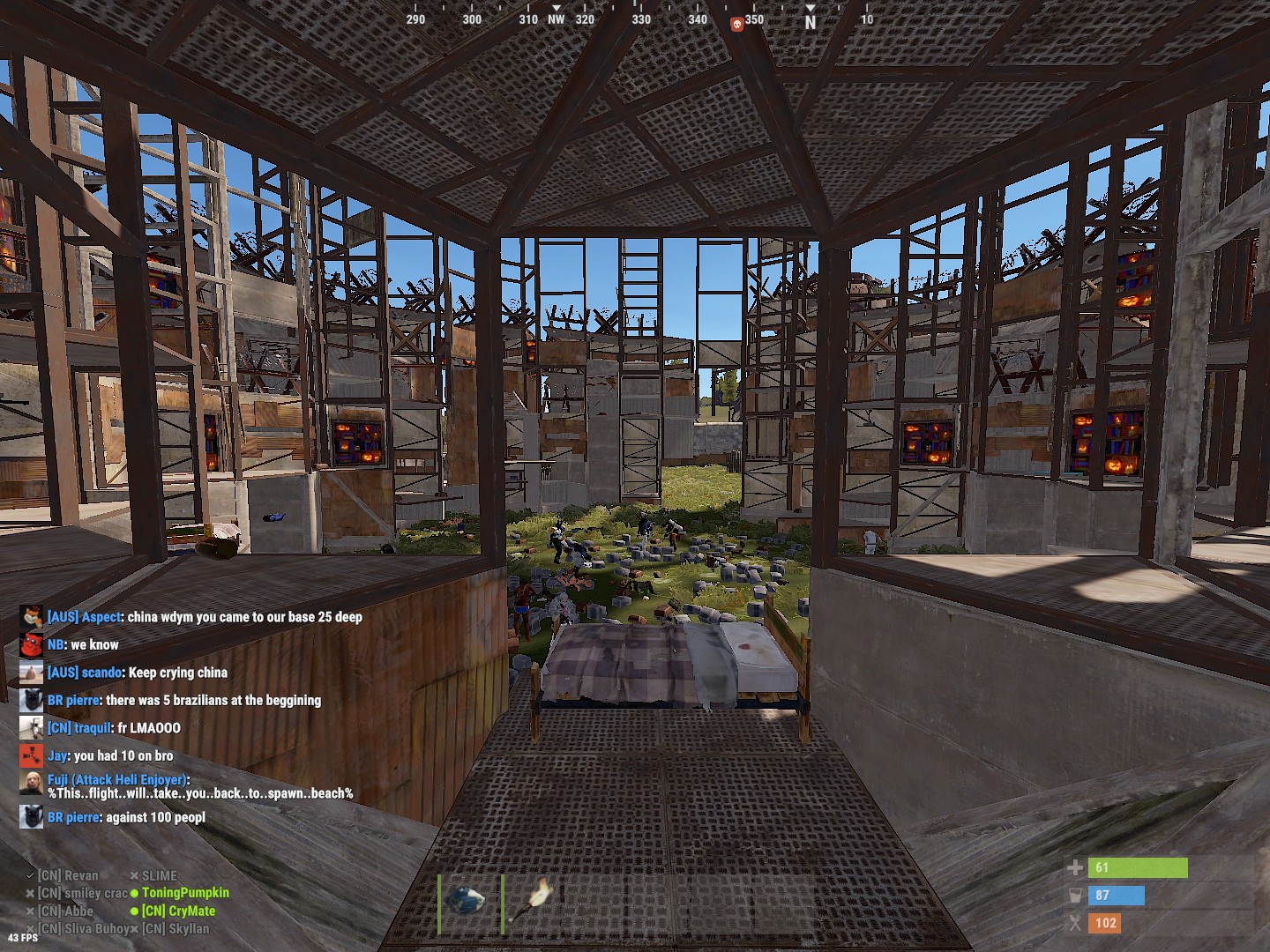Click the X marker beside SLIME
Screen dimensions: 1270x952
pos(133,875)
